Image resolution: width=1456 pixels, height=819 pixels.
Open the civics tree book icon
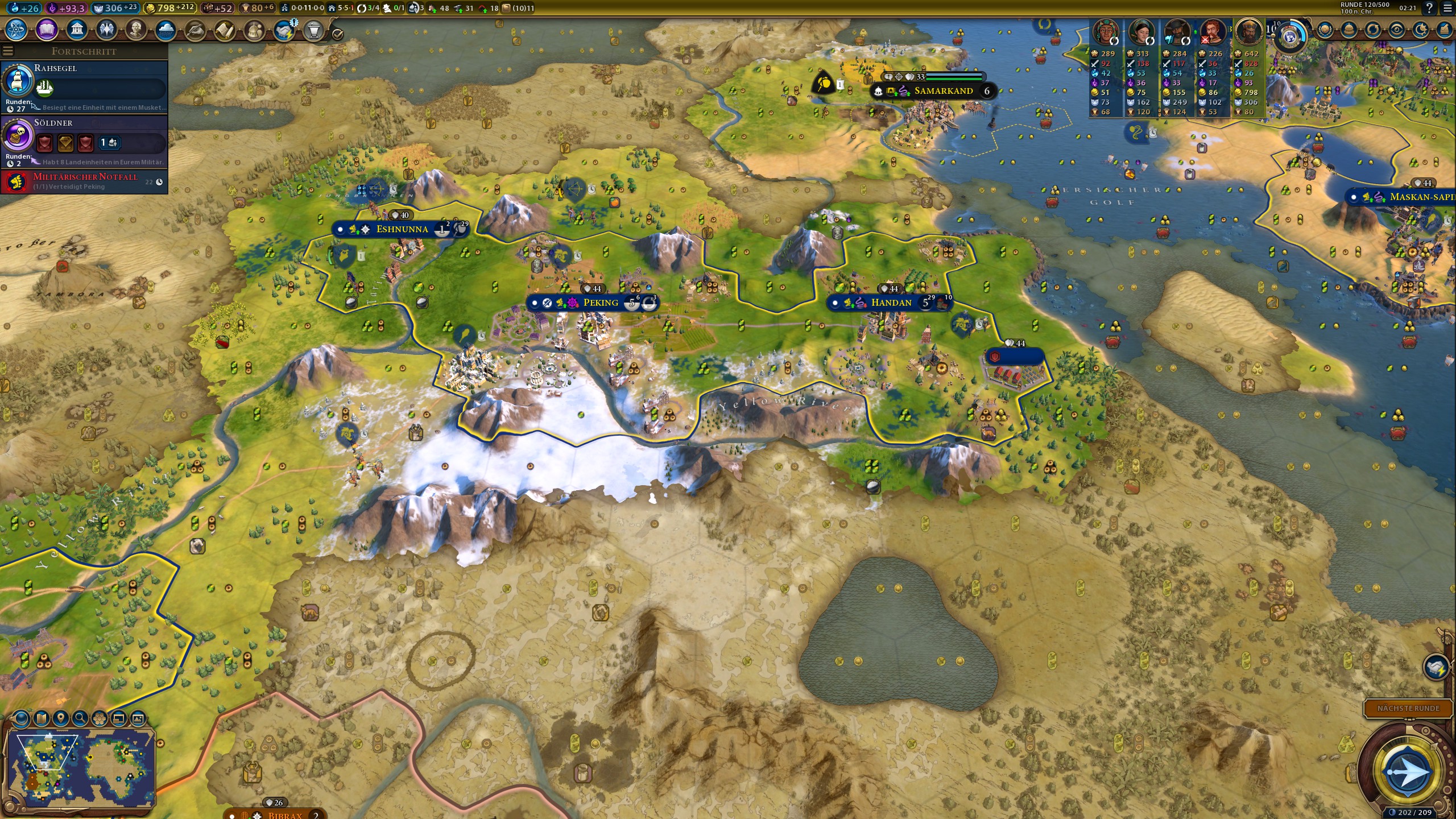(47, 30)
